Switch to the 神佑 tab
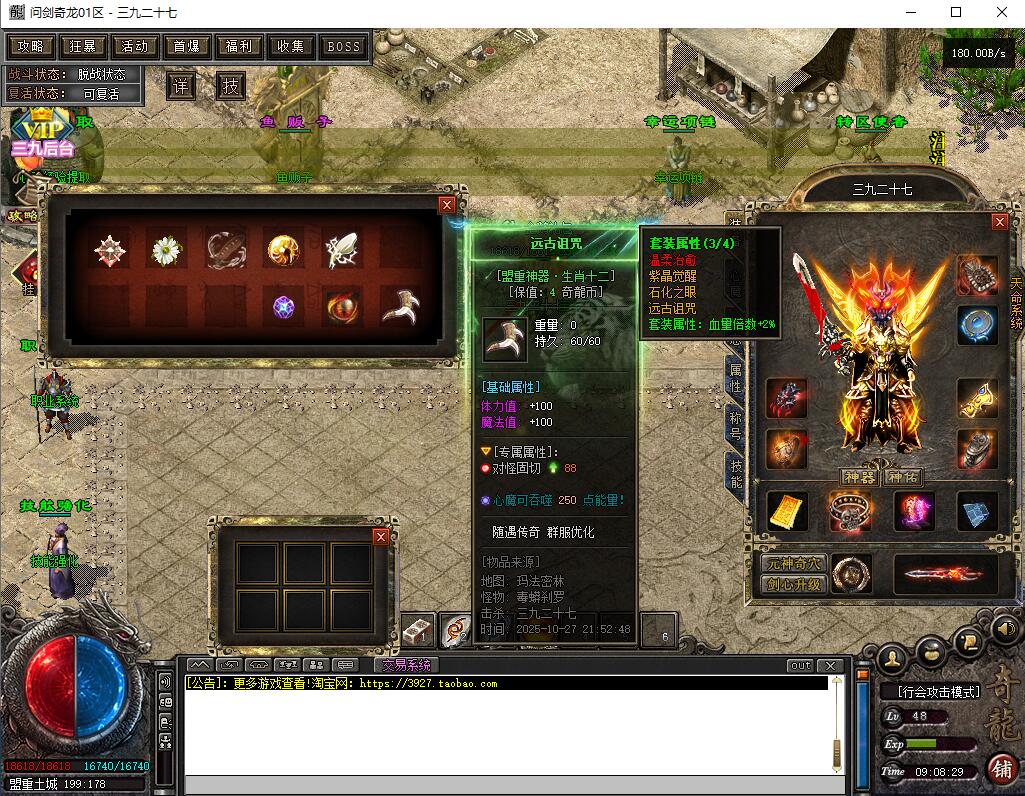Screen dimensions: 1025x796 (903, 477)
